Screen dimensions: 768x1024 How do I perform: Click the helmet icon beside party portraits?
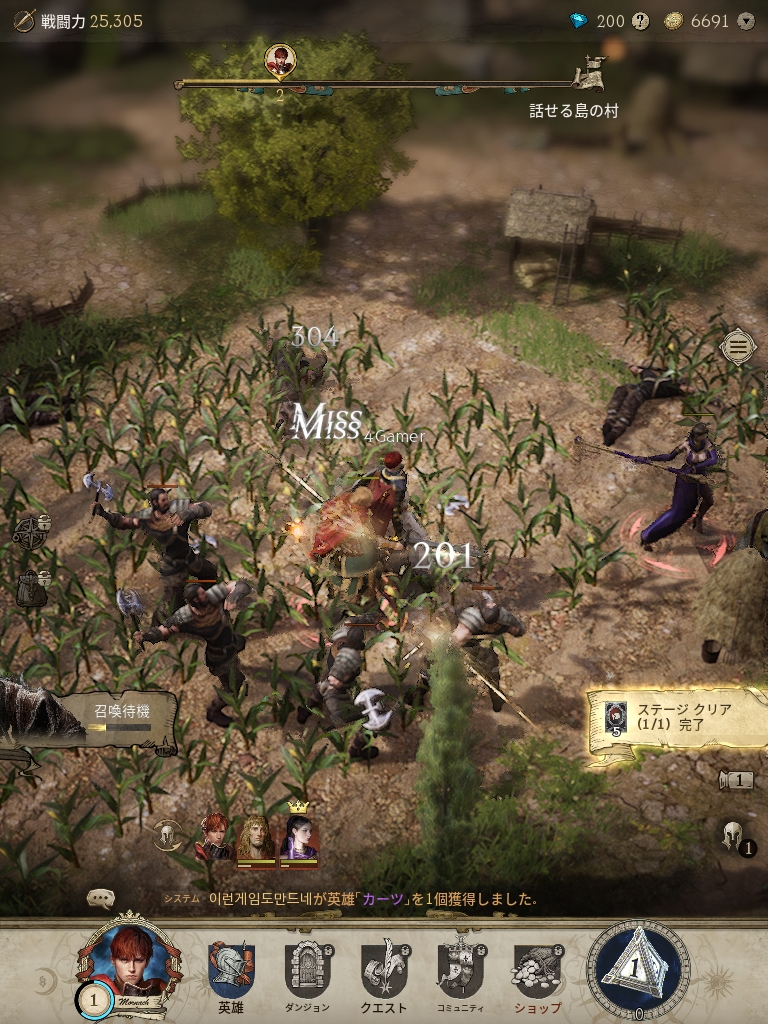click(168, 835)
